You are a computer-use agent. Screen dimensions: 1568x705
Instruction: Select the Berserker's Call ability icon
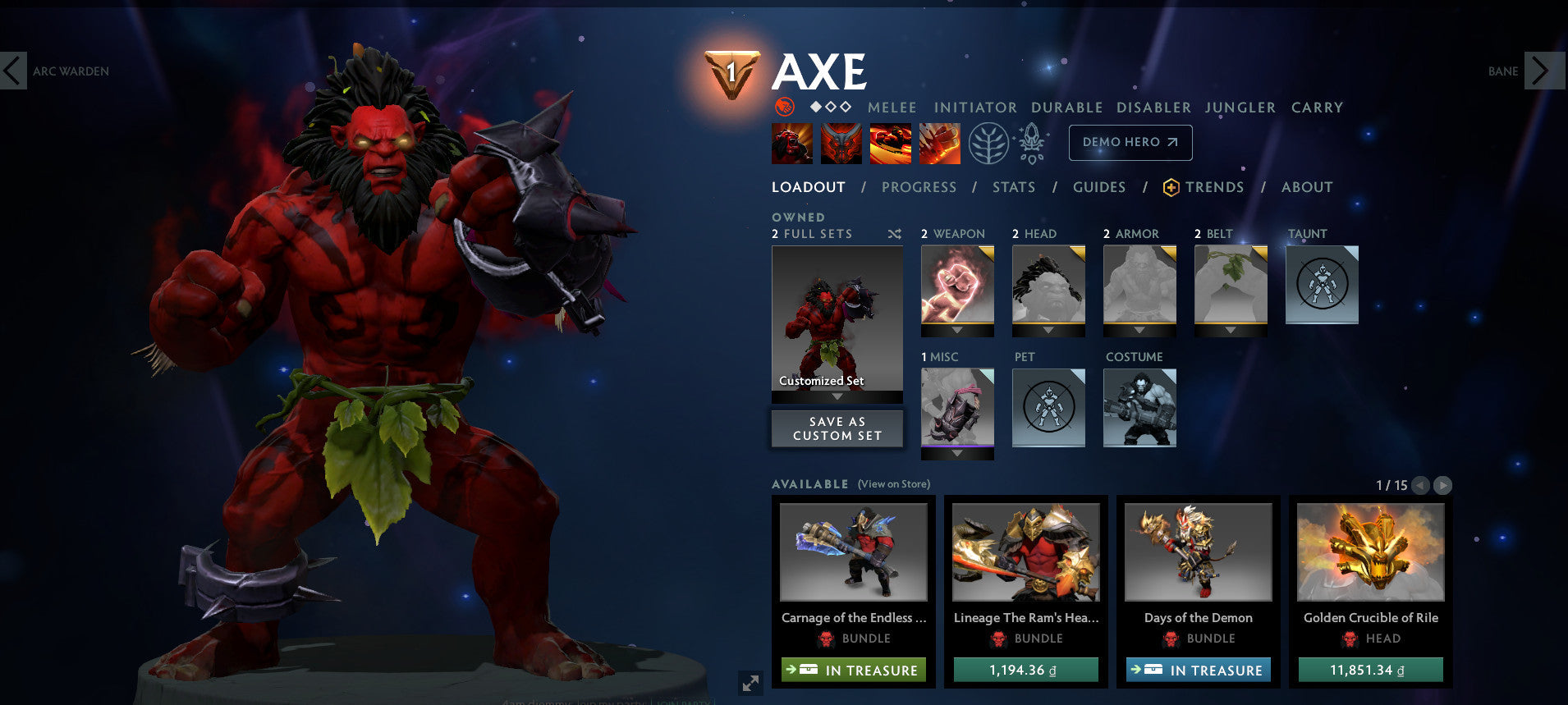[791, 143]
